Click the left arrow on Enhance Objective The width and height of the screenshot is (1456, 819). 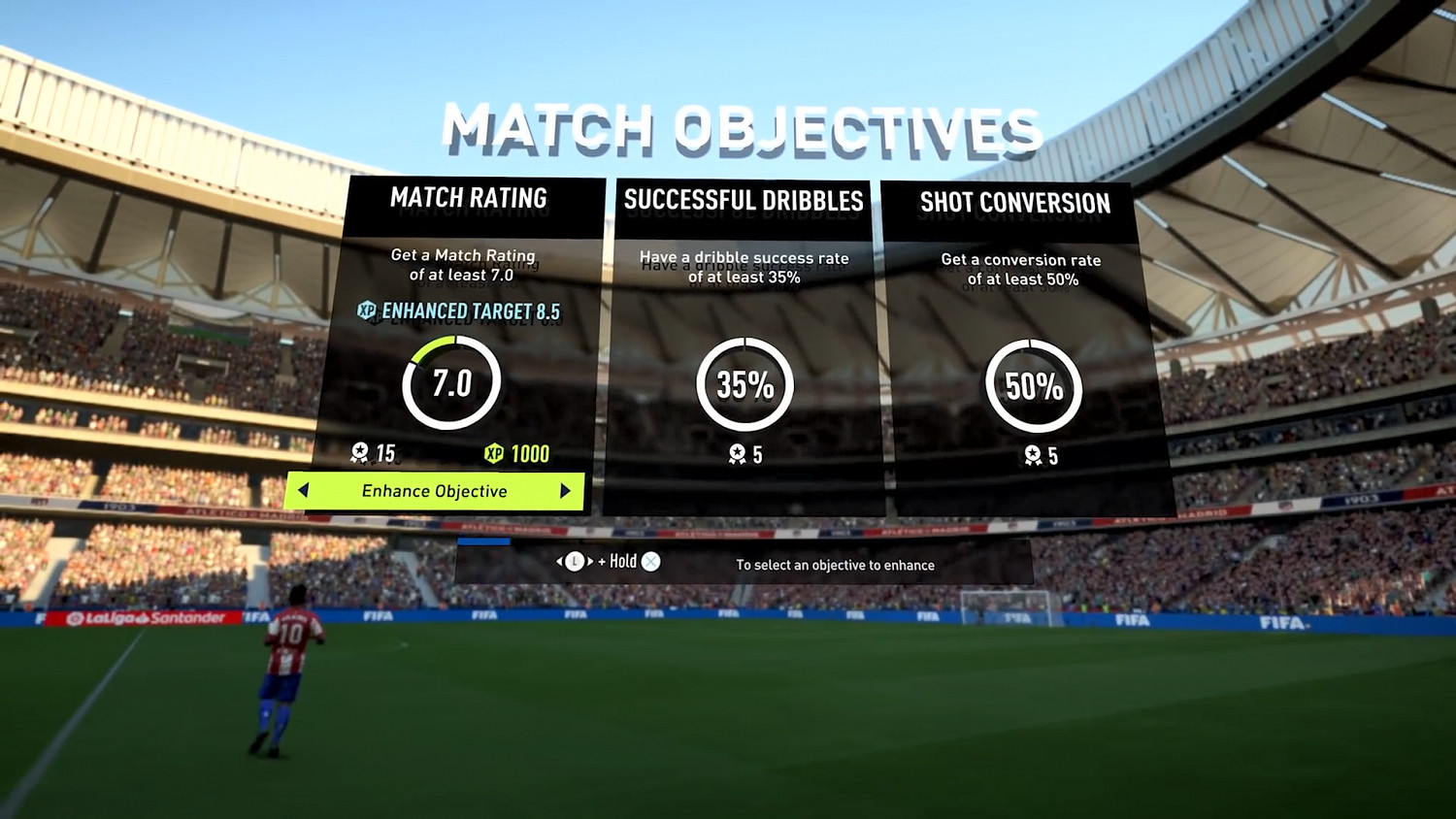303,492
